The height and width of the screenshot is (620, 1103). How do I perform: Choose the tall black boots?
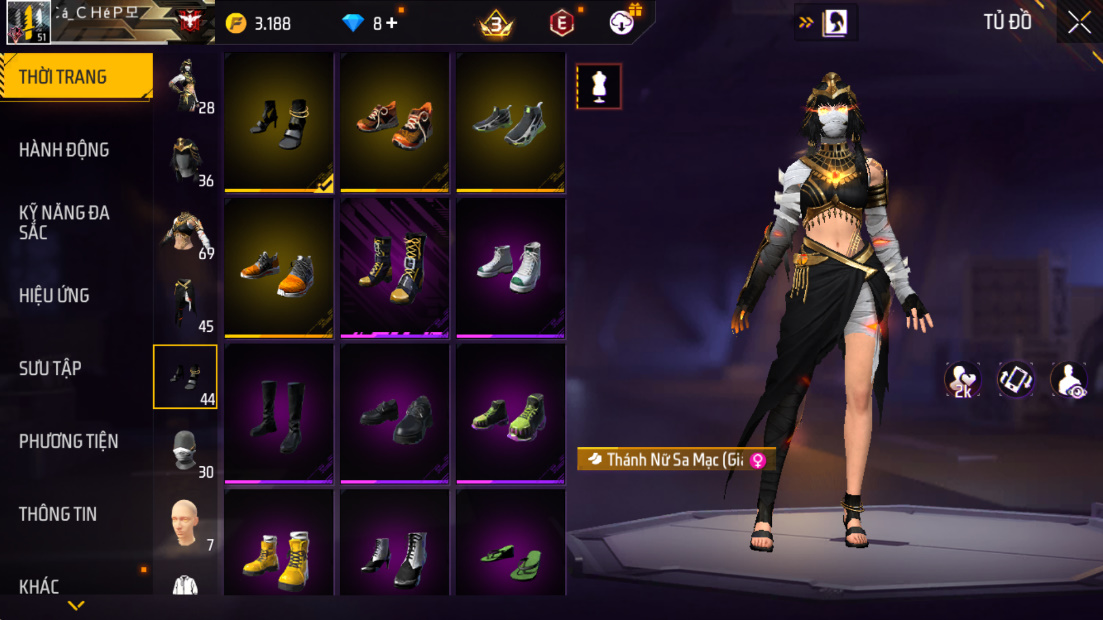[x=279, y=413]
